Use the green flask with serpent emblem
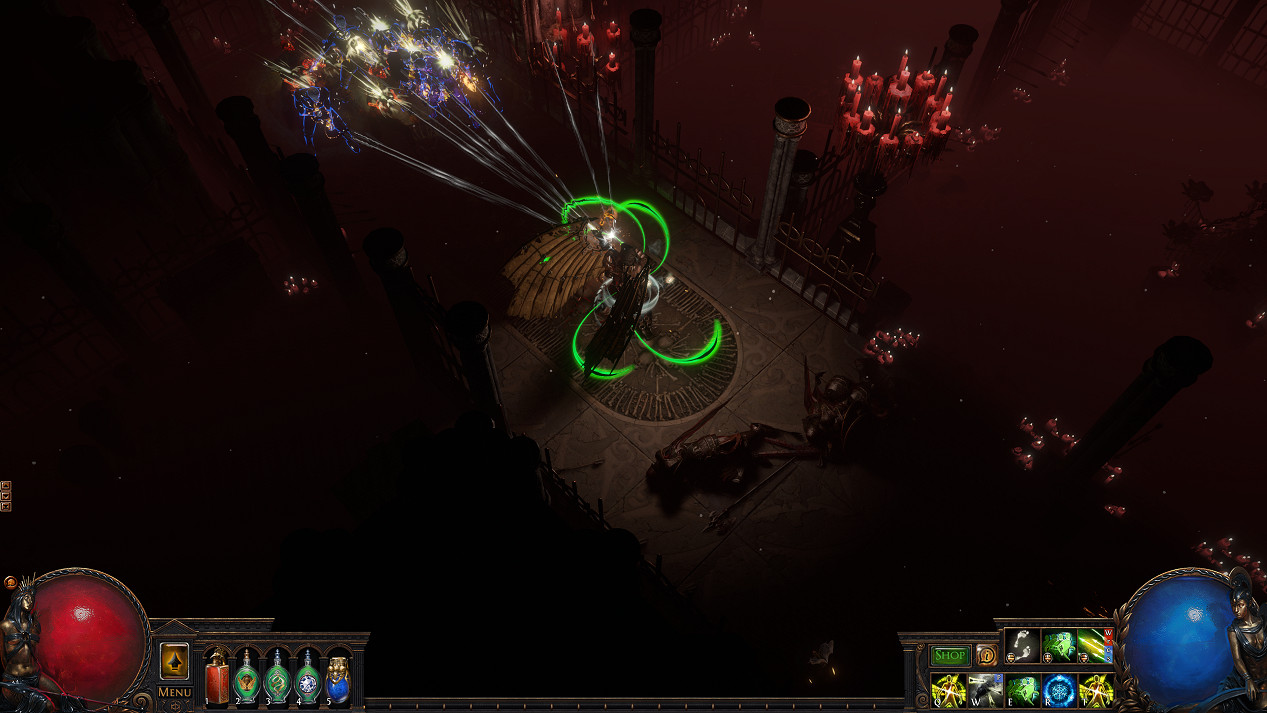Viewport: 1267px width, 713px height. (278, 679)
